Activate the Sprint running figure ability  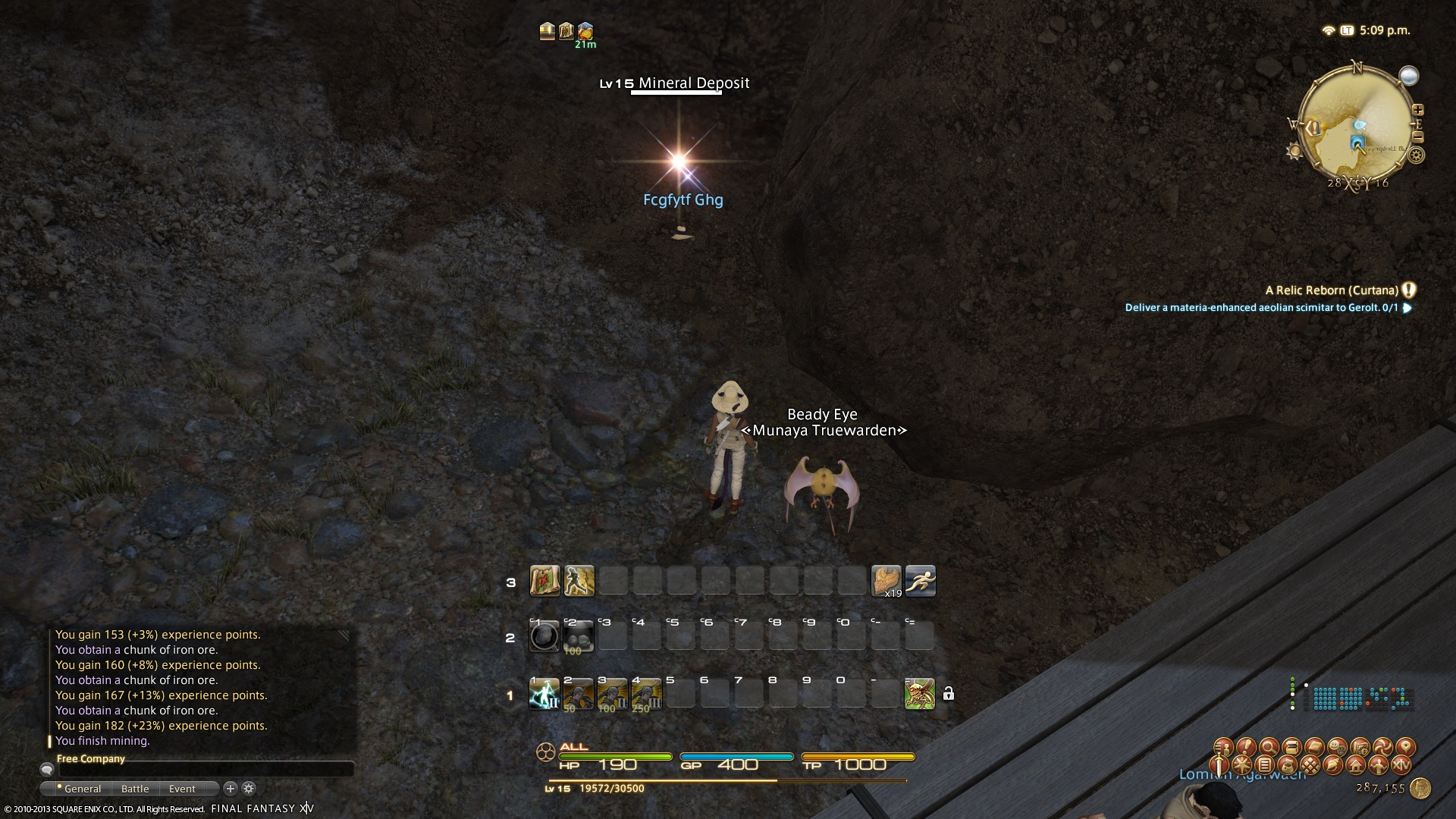point(920,582)
